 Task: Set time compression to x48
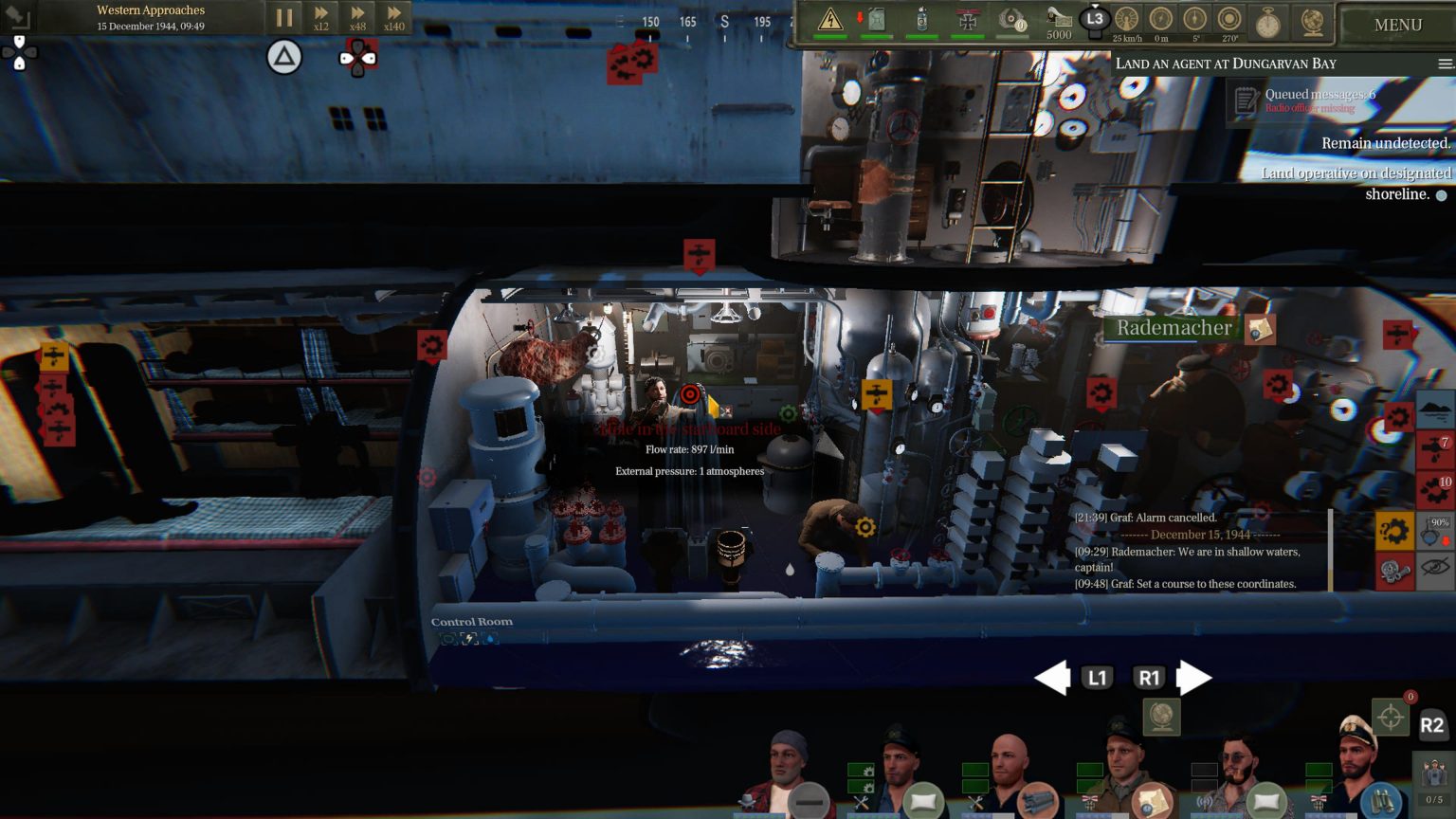pos(357,17)
